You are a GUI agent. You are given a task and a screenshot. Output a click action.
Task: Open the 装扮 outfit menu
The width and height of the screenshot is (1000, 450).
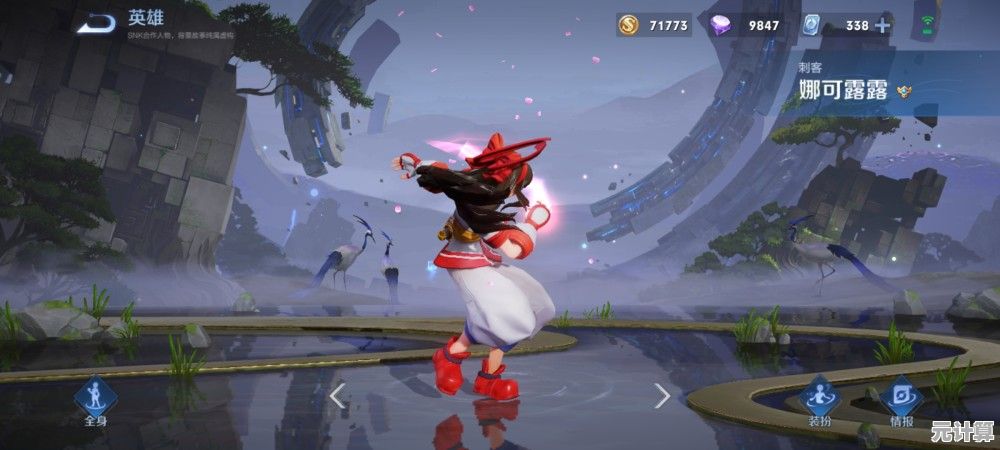pyautogui.click(x=819, y=398)
